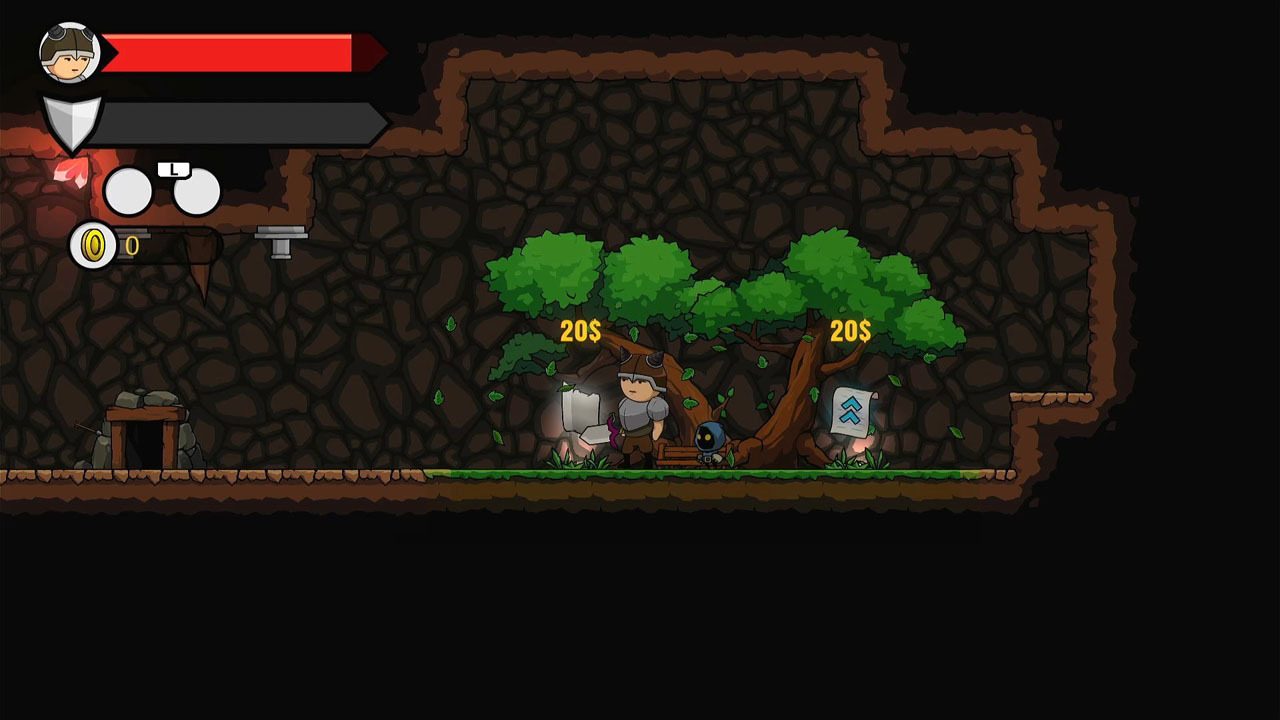Click the L button prompt above ability slots
This screenshot has width=1280, height=720.
175,170
